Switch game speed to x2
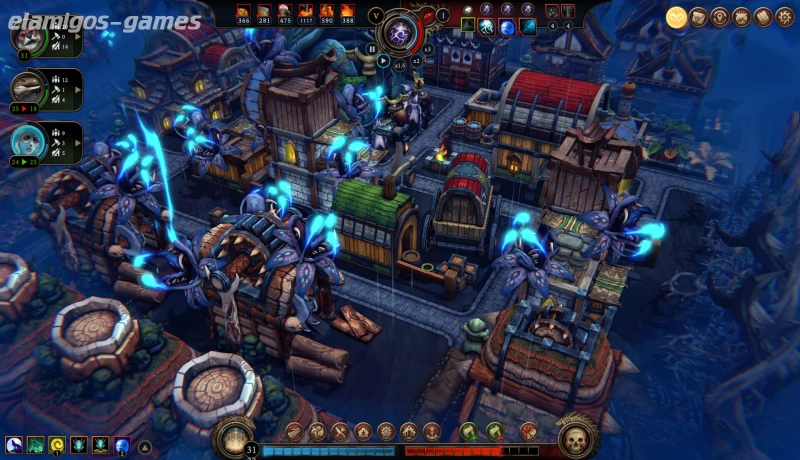This screenshot has height=460, width=800. coord(416,60)
